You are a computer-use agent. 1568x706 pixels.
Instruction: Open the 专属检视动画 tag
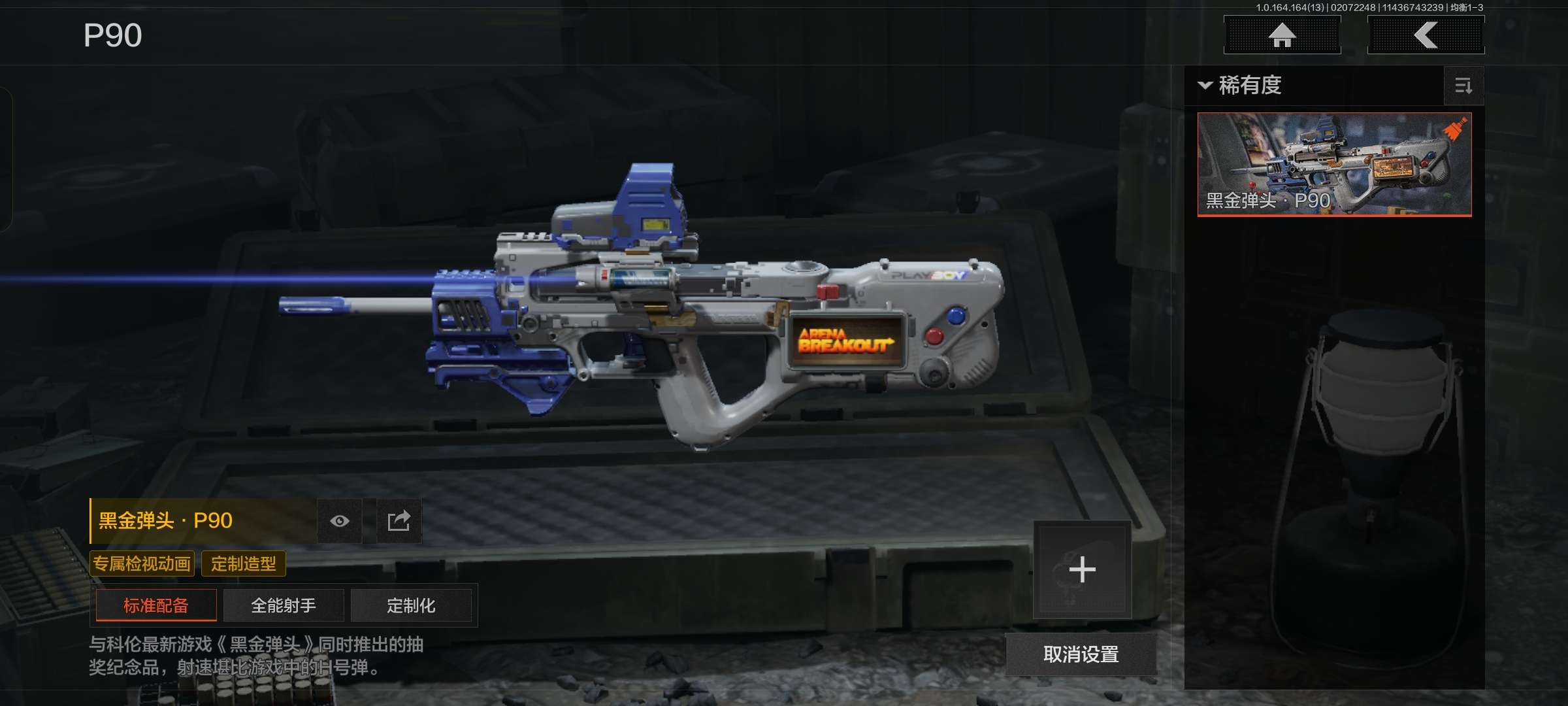[x=142, y=563]
